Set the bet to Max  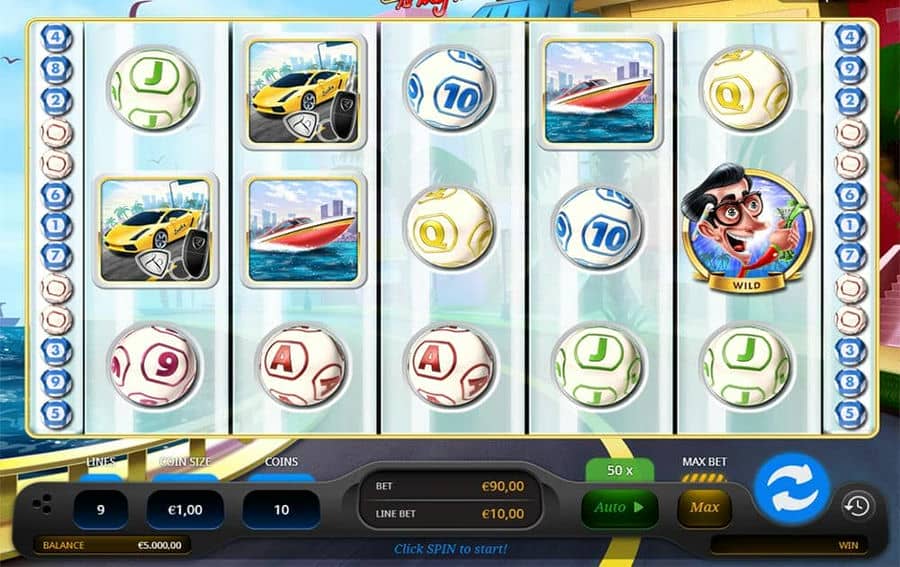tap(704, 508)
